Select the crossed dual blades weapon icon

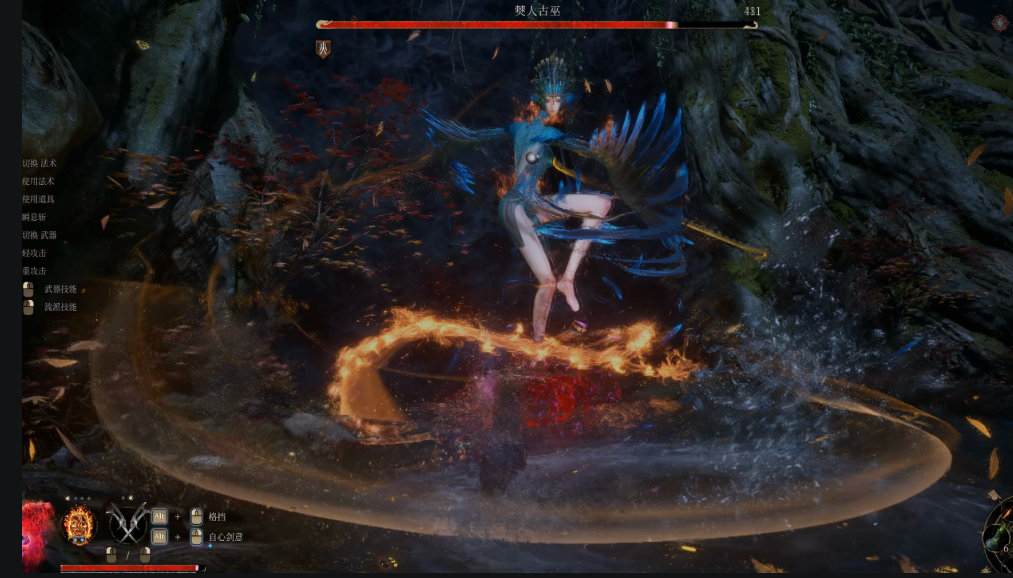tap(127, 522)
